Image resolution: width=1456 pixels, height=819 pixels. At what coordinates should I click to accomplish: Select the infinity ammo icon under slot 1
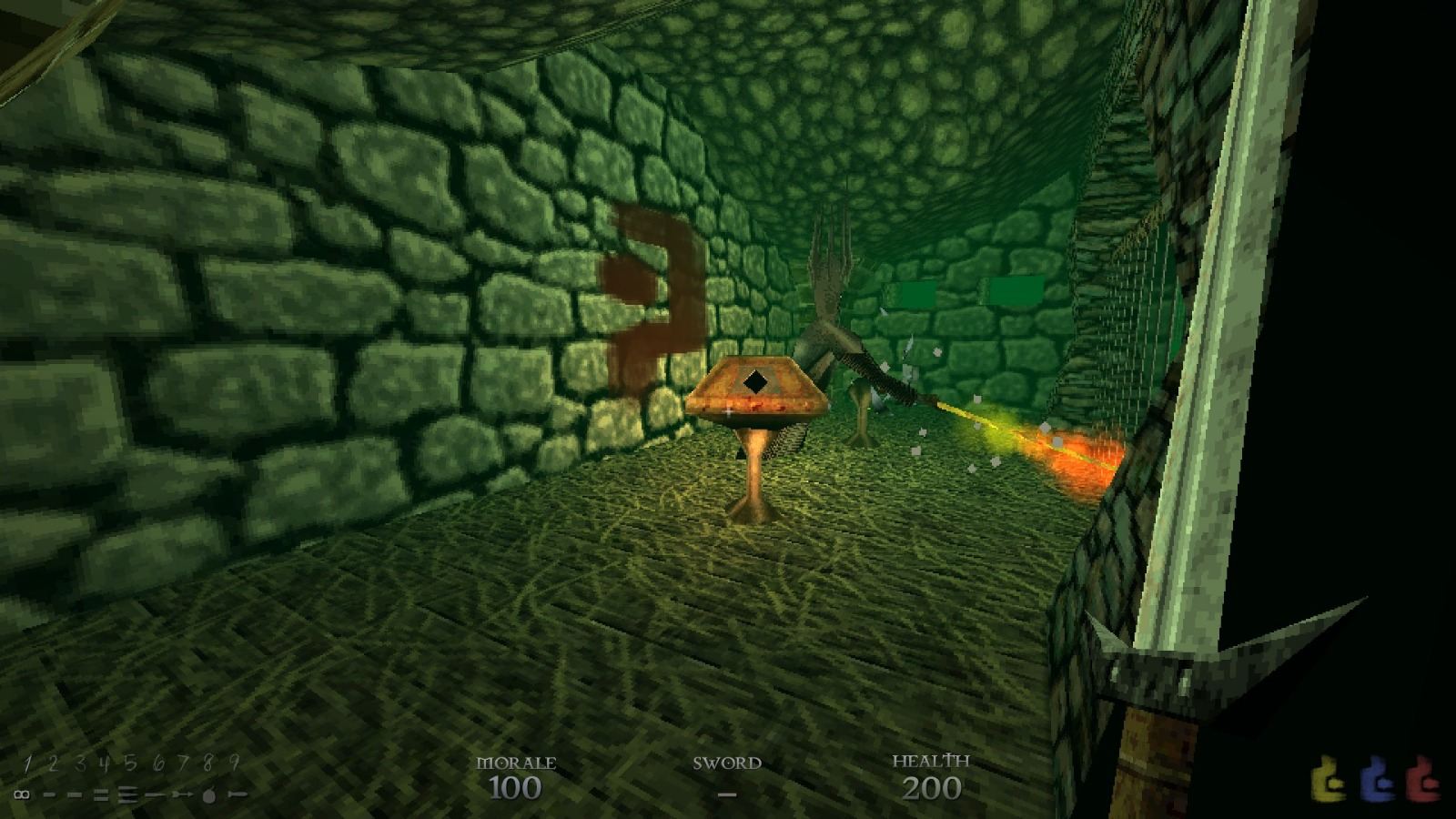[x=21, y=795]
